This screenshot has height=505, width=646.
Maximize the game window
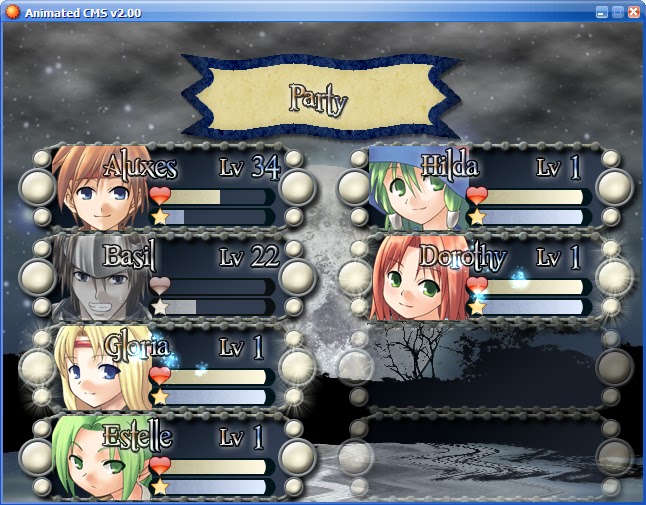[618, 12]
